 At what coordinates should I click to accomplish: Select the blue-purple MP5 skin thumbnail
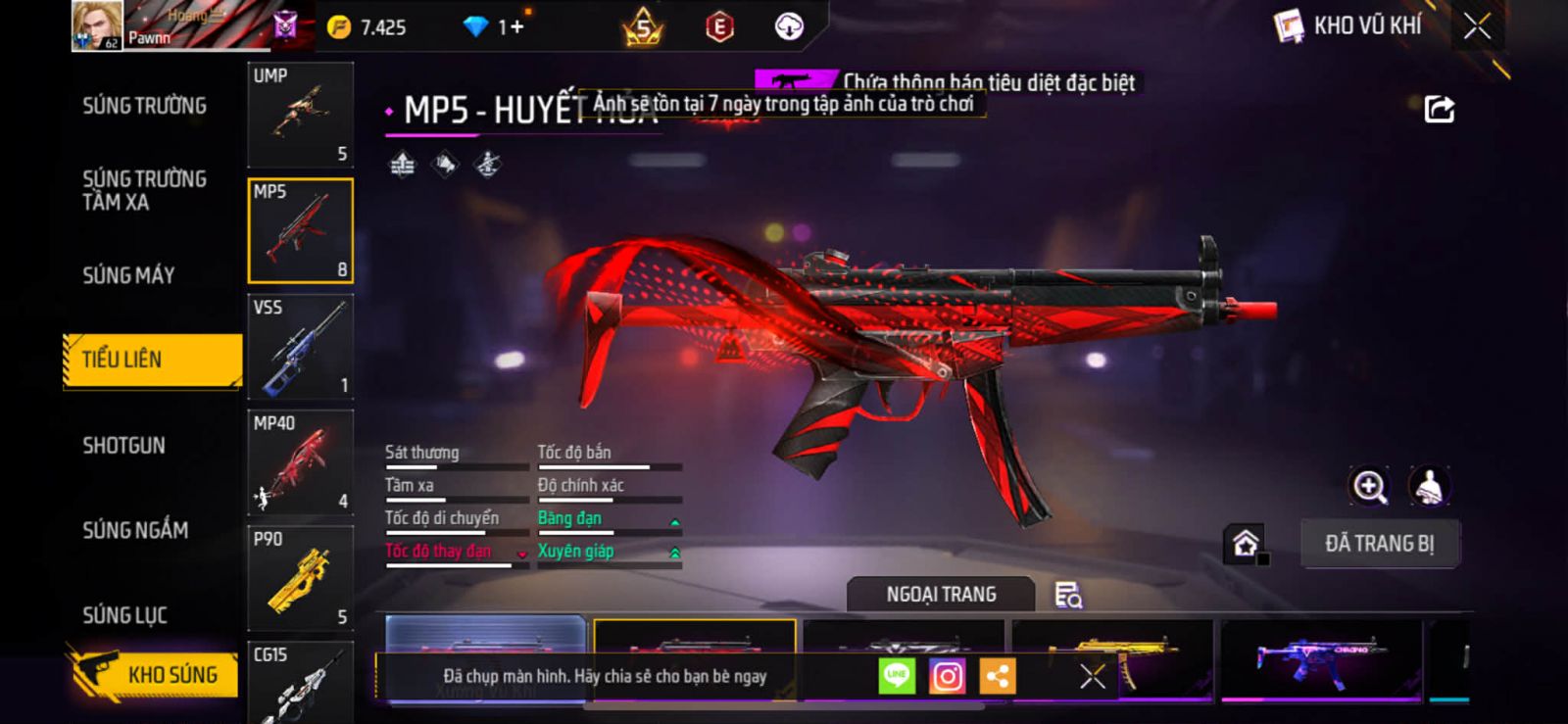pyautogui.click(x=1321, y=659)
